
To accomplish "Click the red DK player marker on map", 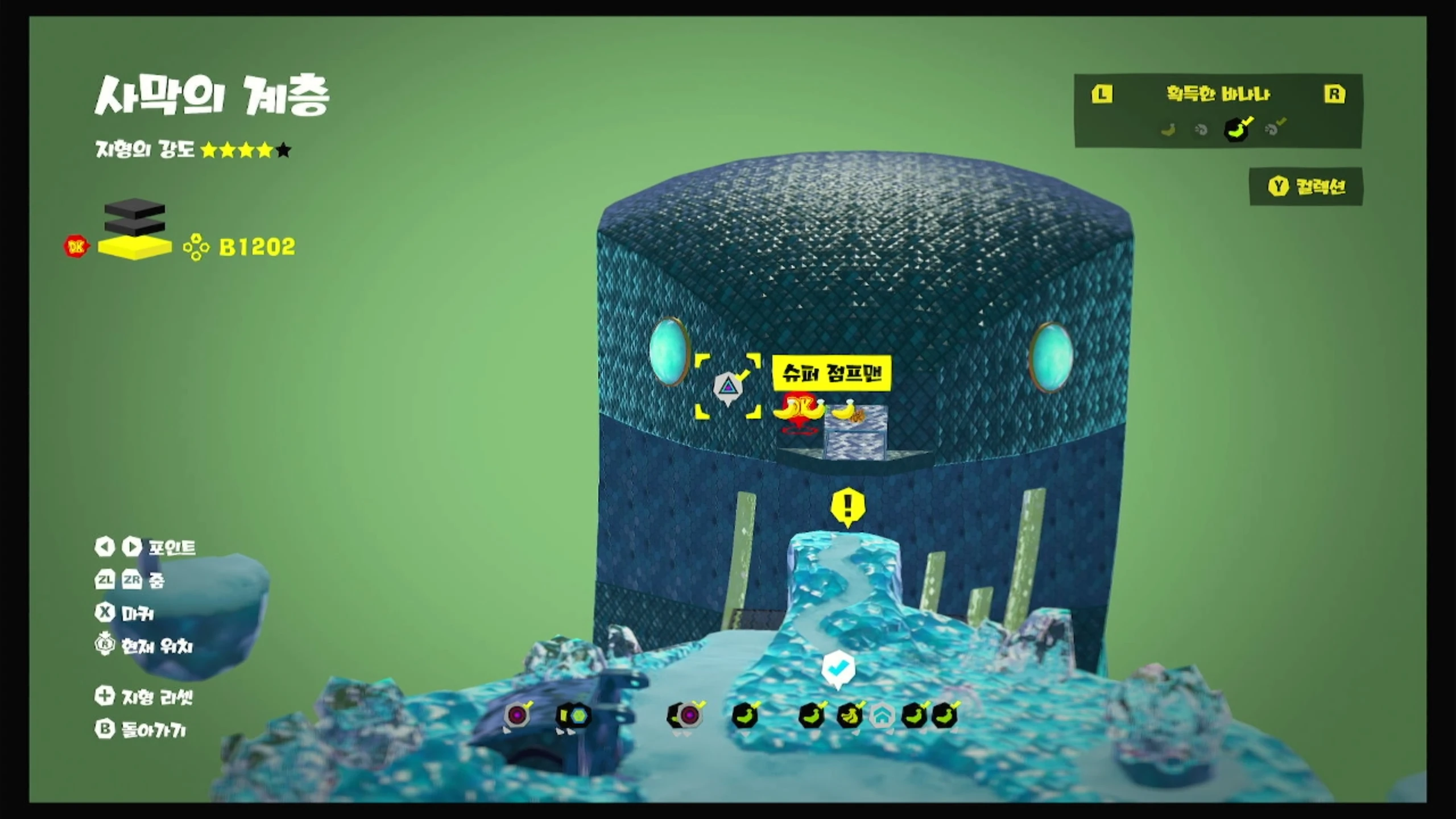I will [x=799, y=411].
